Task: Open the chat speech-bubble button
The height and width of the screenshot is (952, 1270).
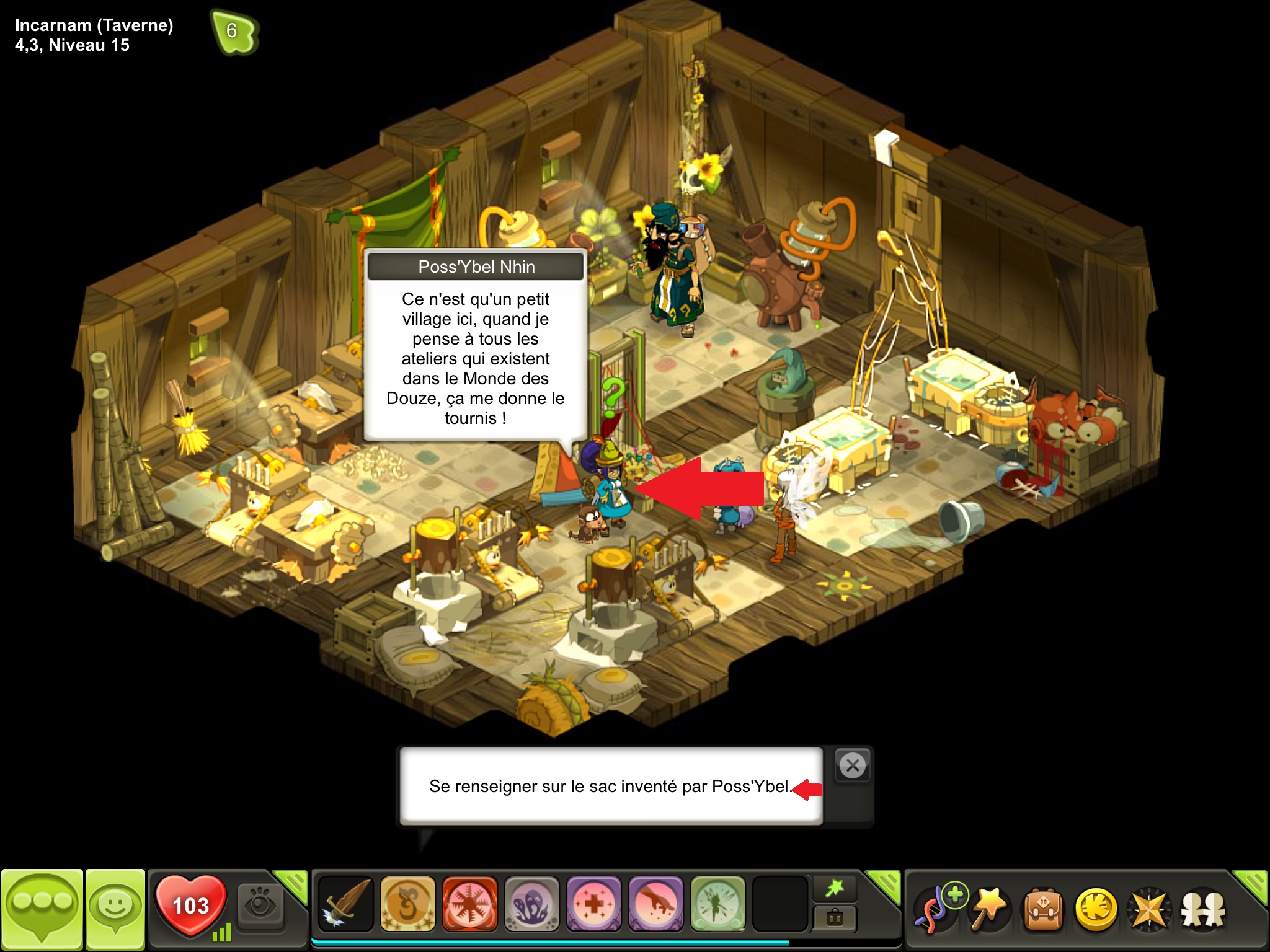Action: coord(42,908)
